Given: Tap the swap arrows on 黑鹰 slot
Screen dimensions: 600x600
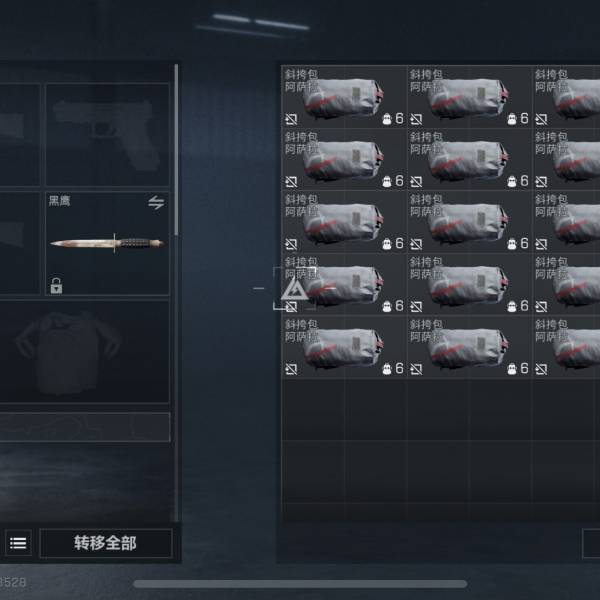Looking at the screenshot, I should pos(156,203).
